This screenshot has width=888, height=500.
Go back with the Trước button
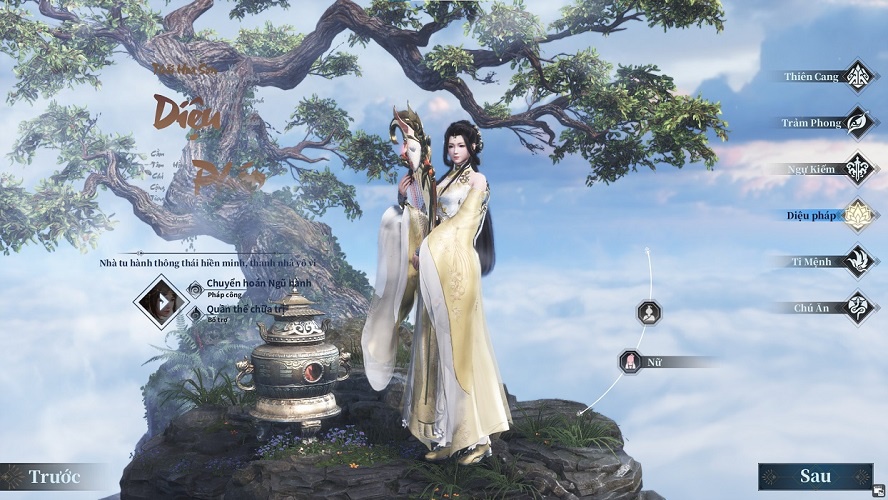(x=54, y=476)
